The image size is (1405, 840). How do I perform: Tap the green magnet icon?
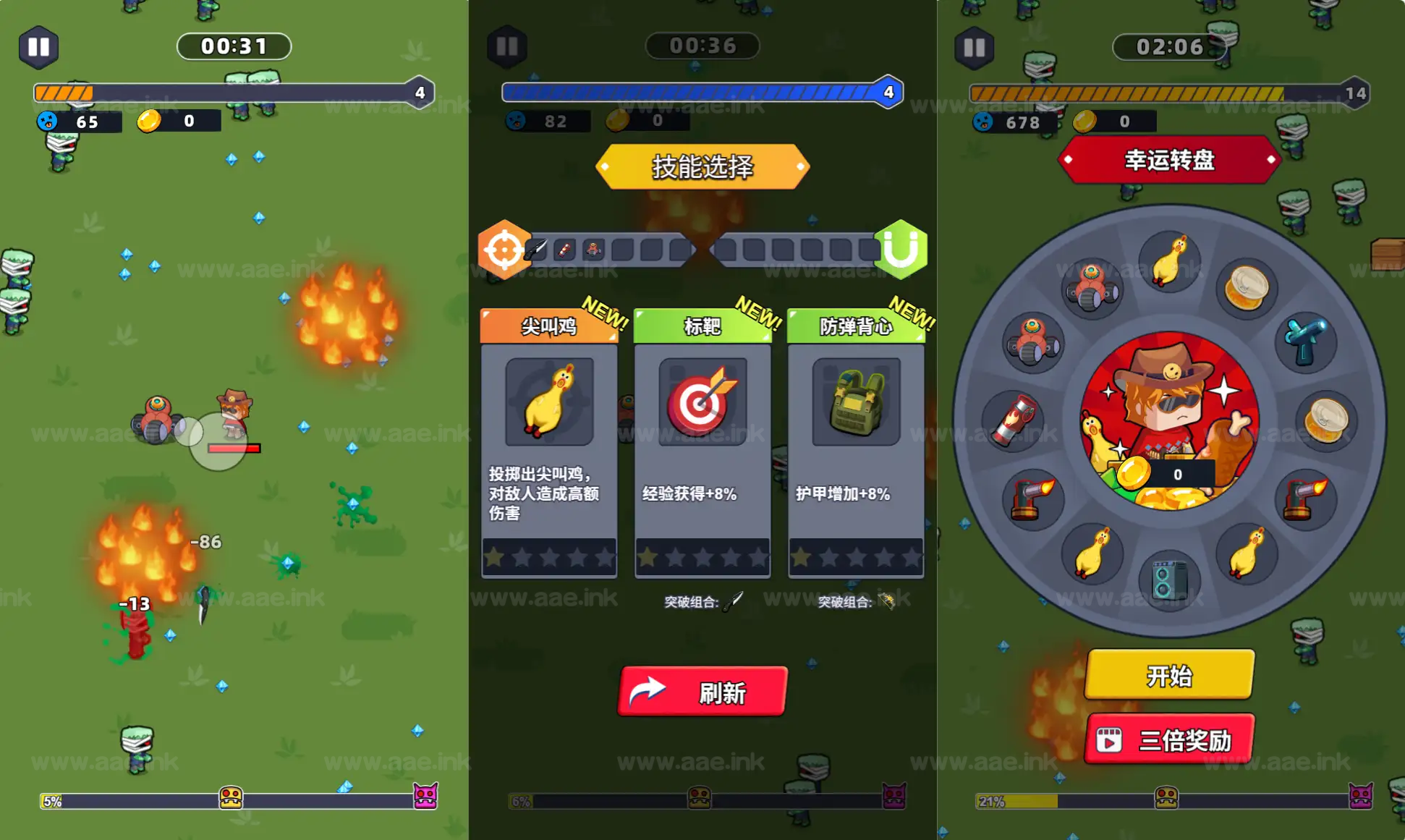coord(899,251)
